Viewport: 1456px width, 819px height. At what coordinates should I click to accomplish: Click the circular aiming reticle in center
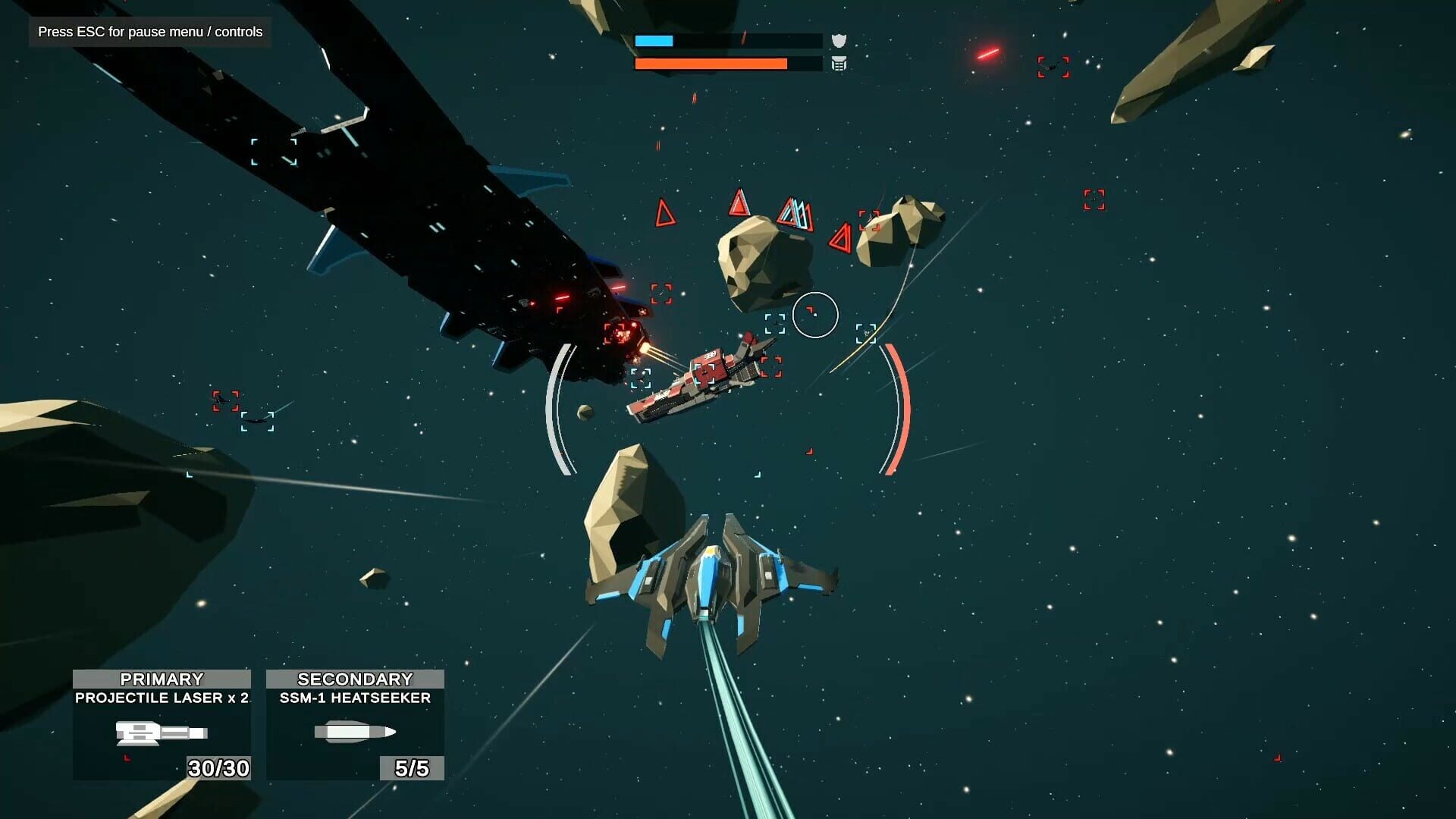814,316
